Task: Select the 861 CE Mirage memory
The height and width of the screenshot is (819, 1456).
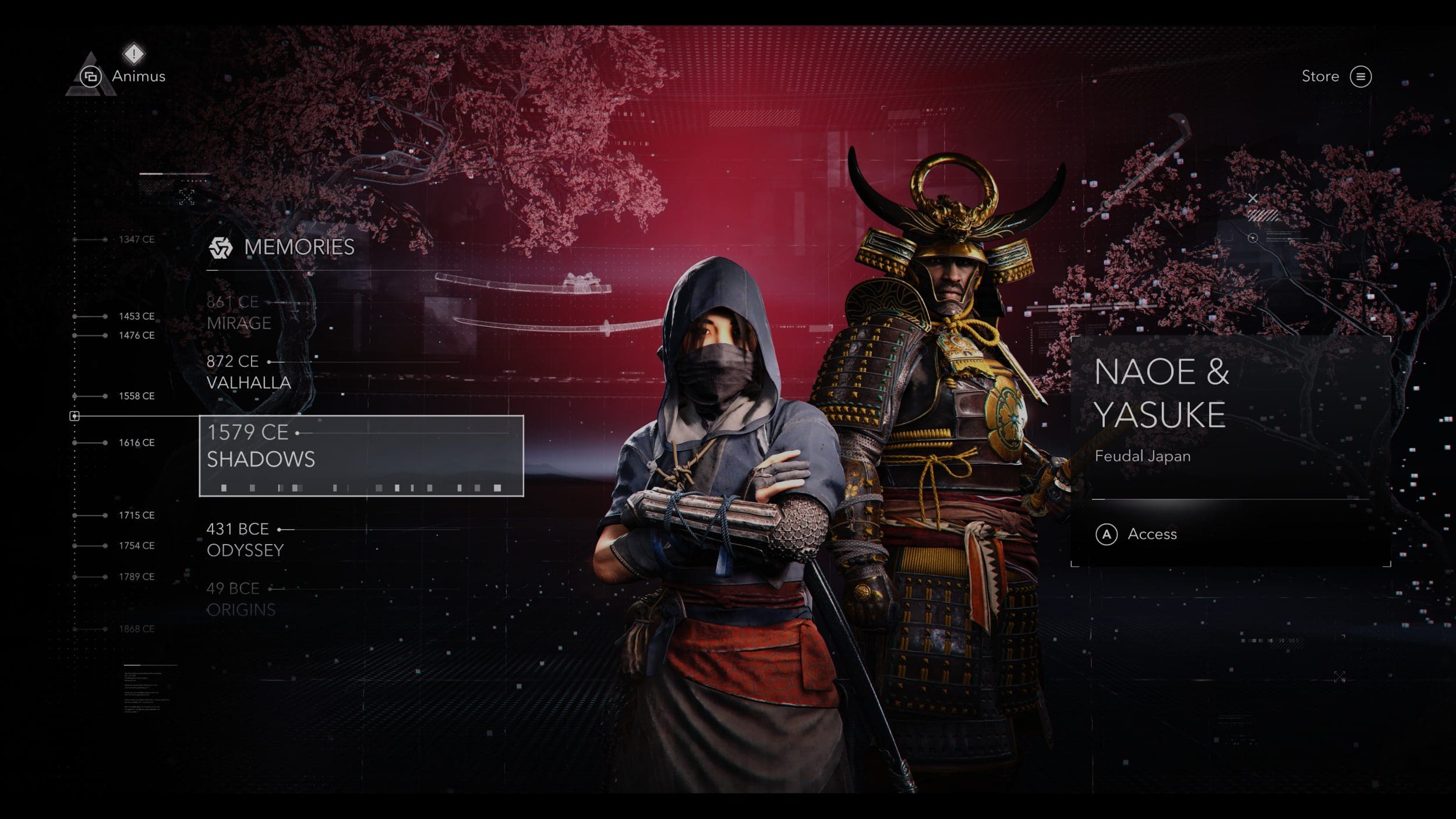Action: pos(239,313)
